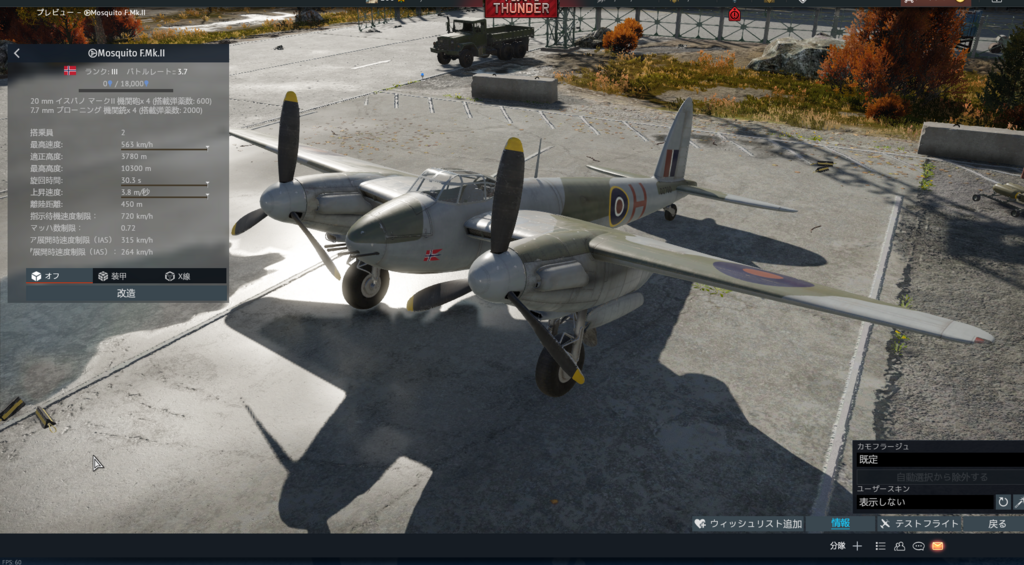Start a テストフライト test flight

919,524
